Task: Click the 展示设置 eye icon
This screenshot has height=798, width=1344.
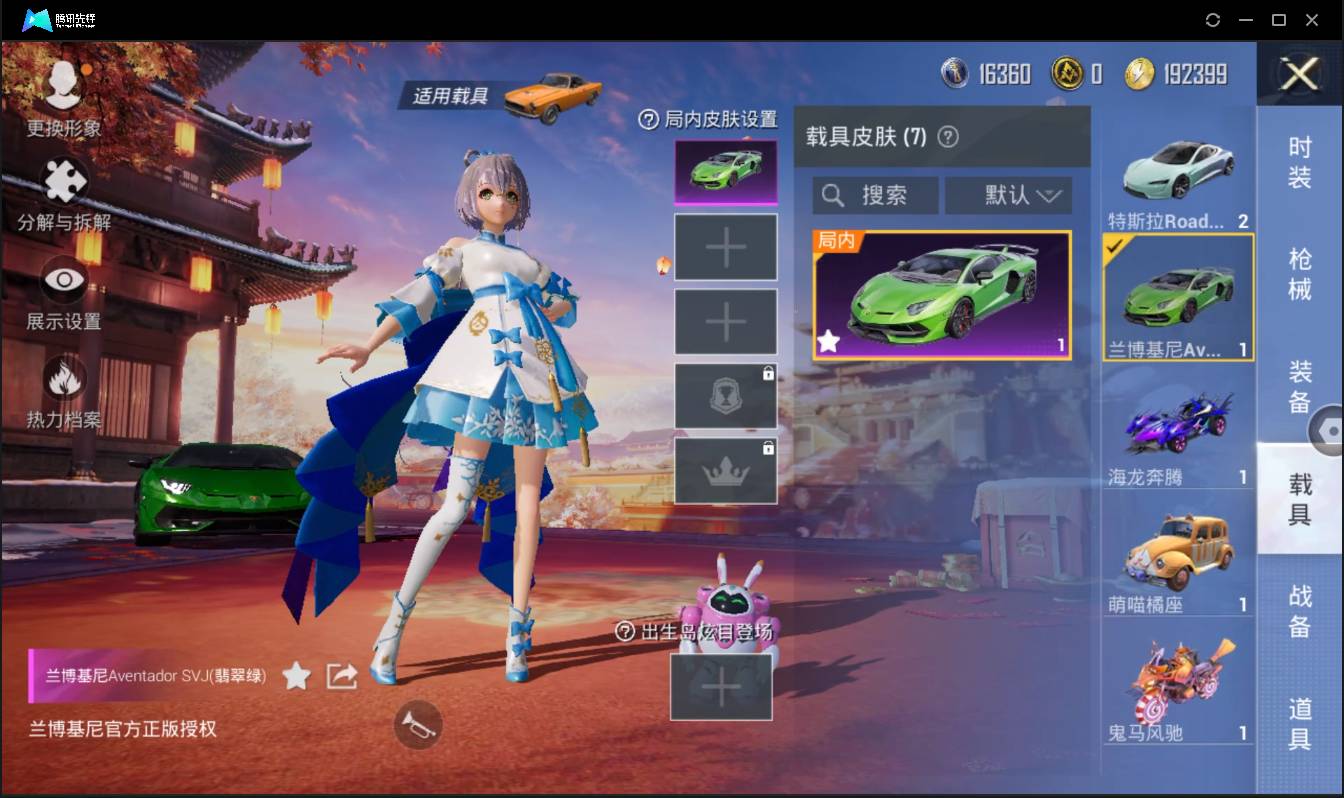Action: 62,280
